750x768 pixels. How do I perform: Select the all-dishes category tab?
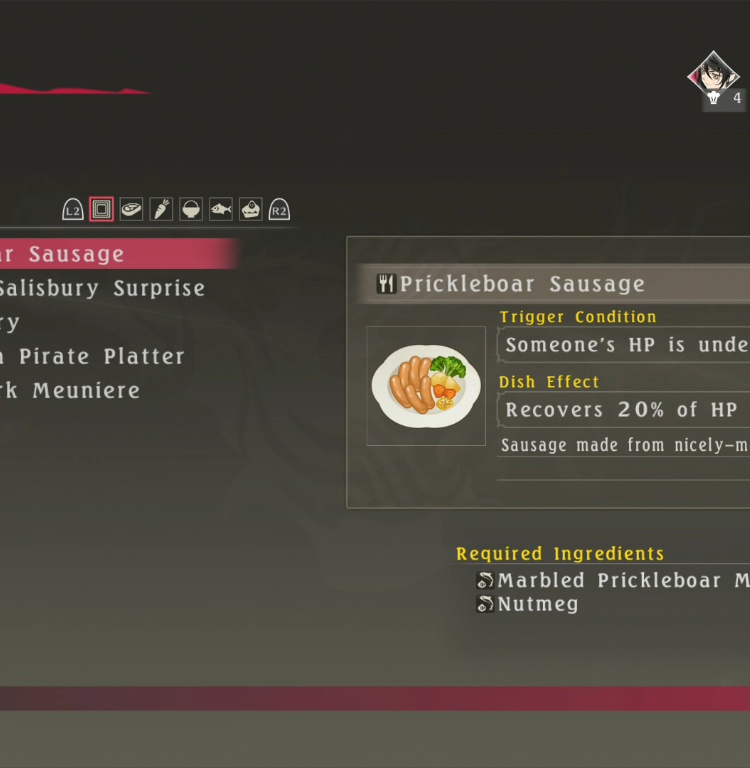pos(101,209)
